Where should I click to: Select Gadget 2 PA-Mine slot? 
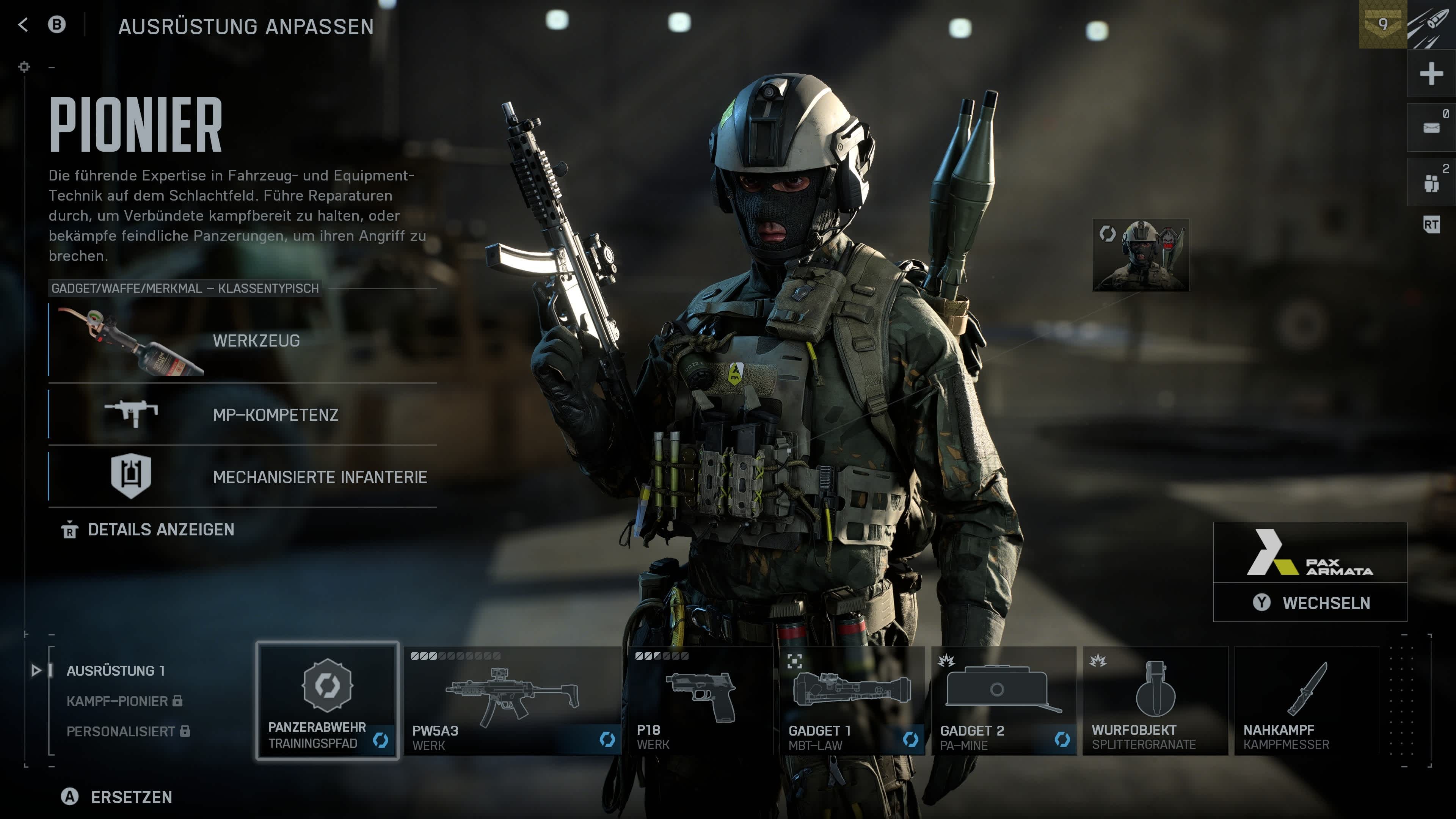coord(1003,701)
